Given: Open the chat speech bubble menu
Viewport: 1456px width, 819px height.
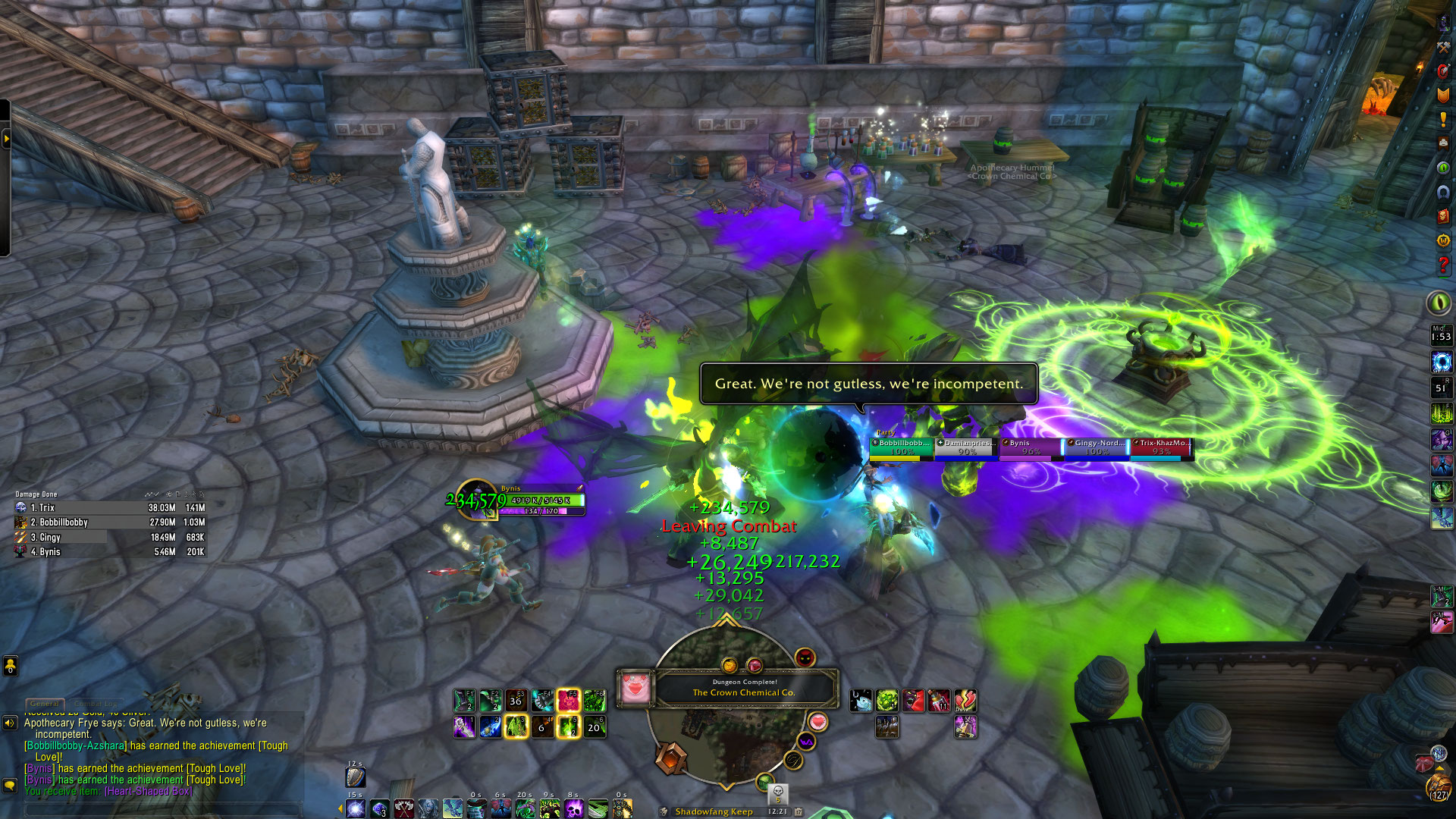Looking at the screenshot, I should (x=10, y=786).
